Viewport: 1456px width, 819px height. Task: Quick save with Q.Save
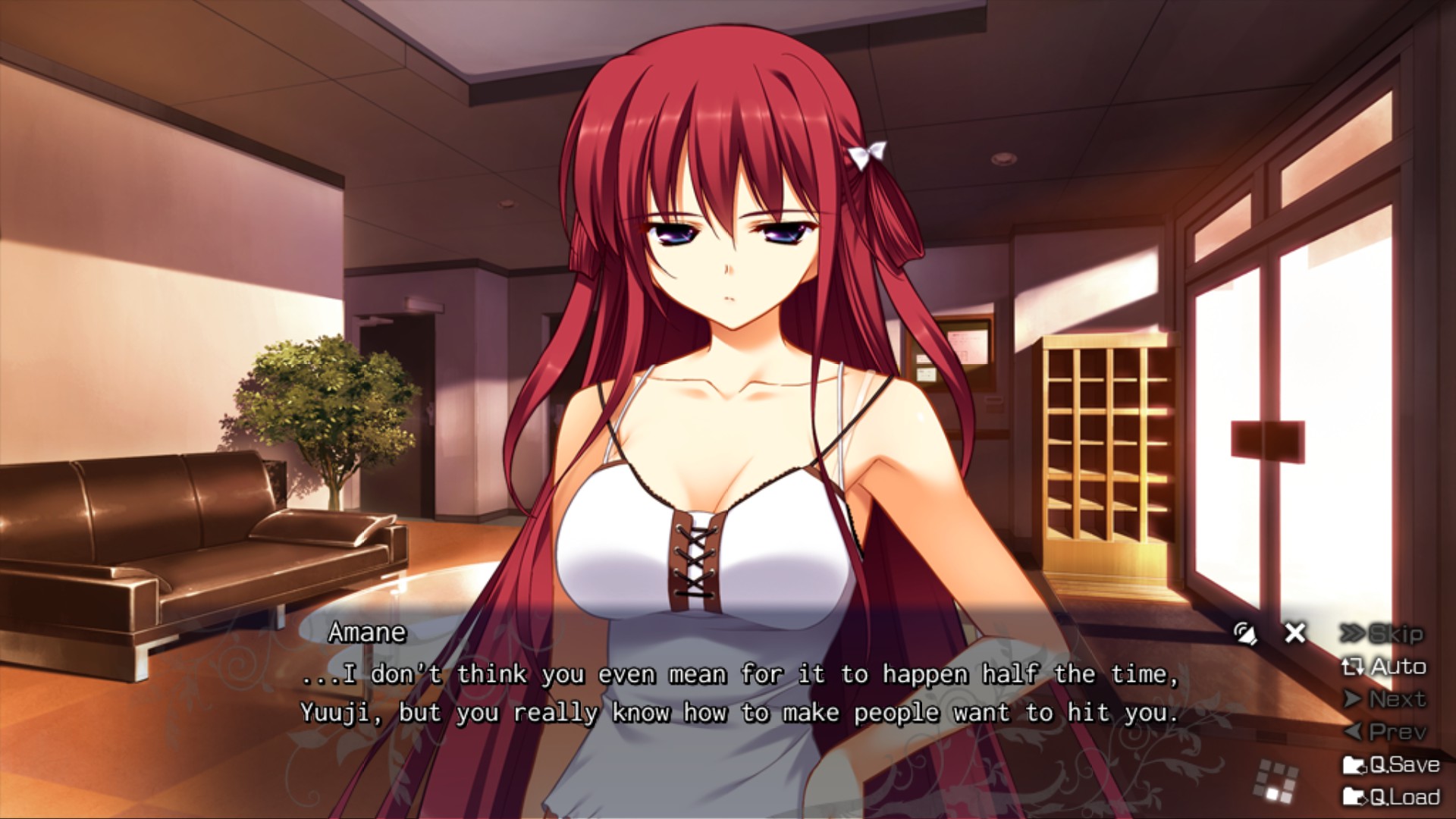(x=1390, y=764)
